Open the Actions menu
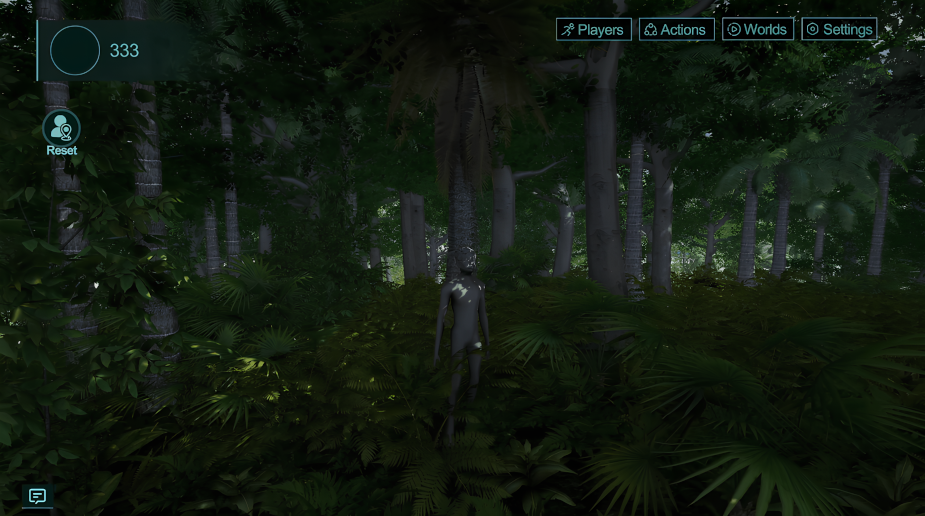 pyautogui.click(x=676, y=30)
